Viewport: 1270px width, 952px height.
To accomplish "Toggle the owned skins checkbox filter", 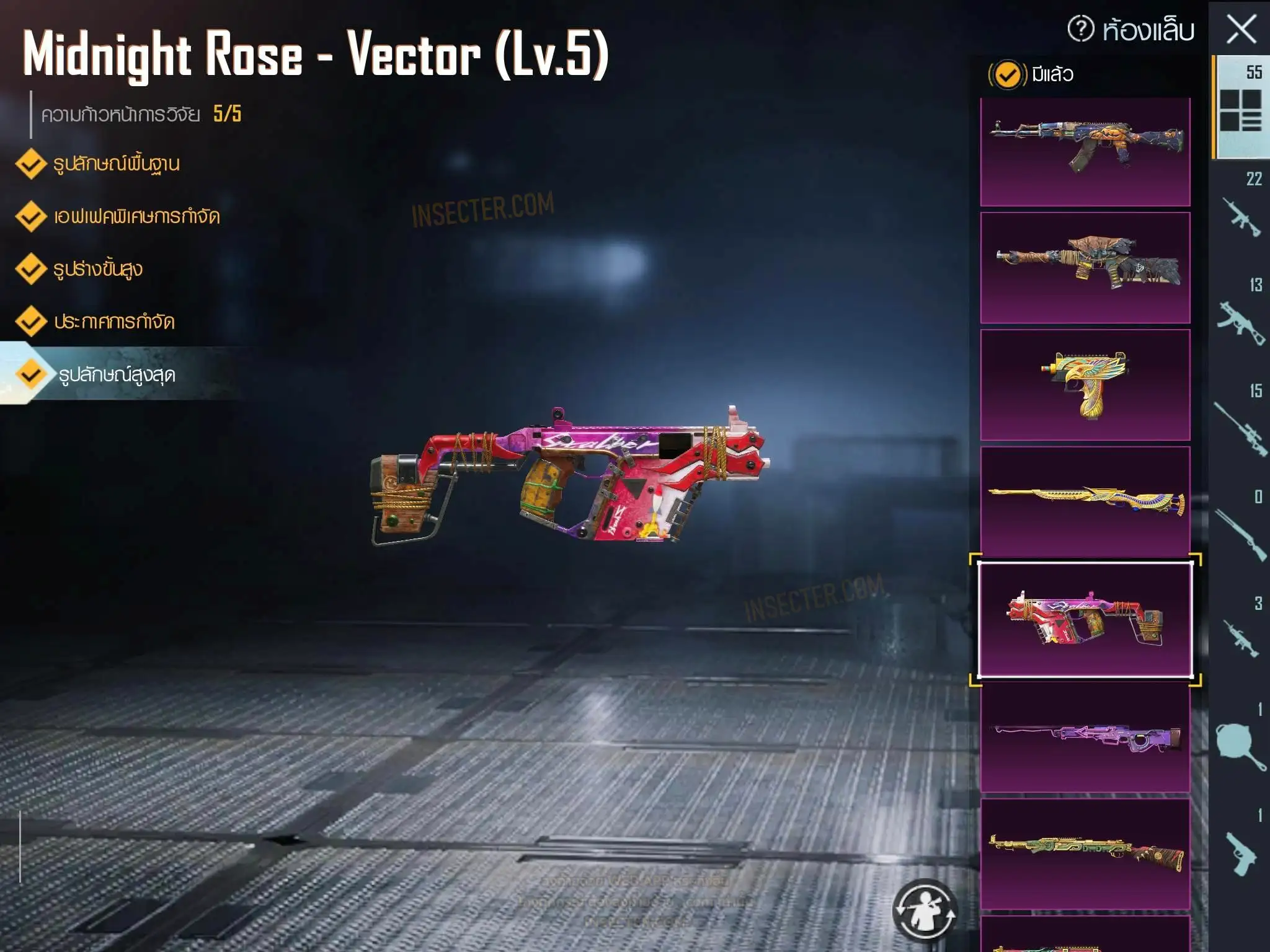I will [x=1007, y=75].
